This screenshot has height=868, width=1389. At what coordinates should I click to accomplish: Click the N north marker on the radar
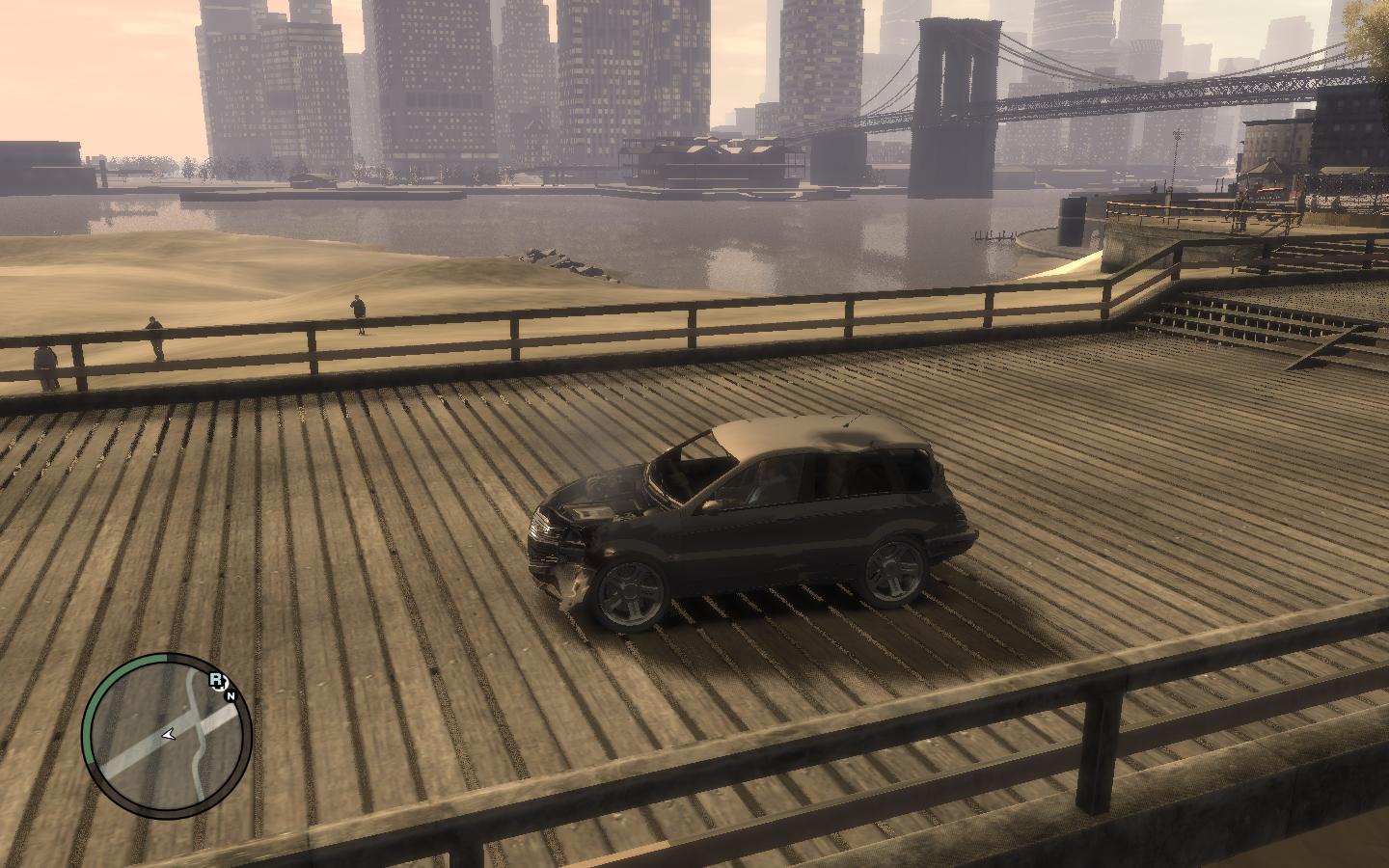click(231, 694)
